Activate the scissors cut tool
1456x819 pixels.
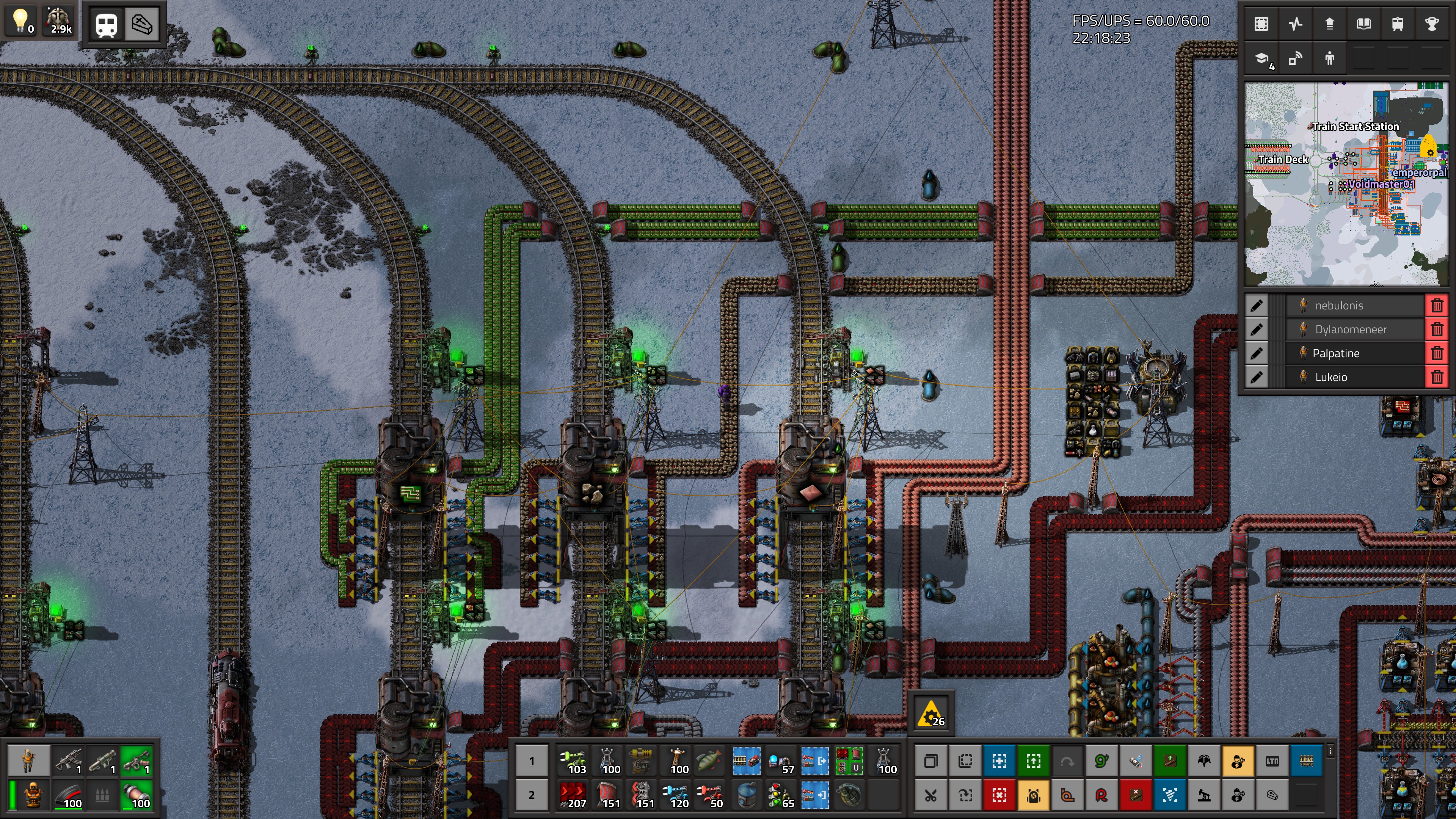(x=931, y=795)
